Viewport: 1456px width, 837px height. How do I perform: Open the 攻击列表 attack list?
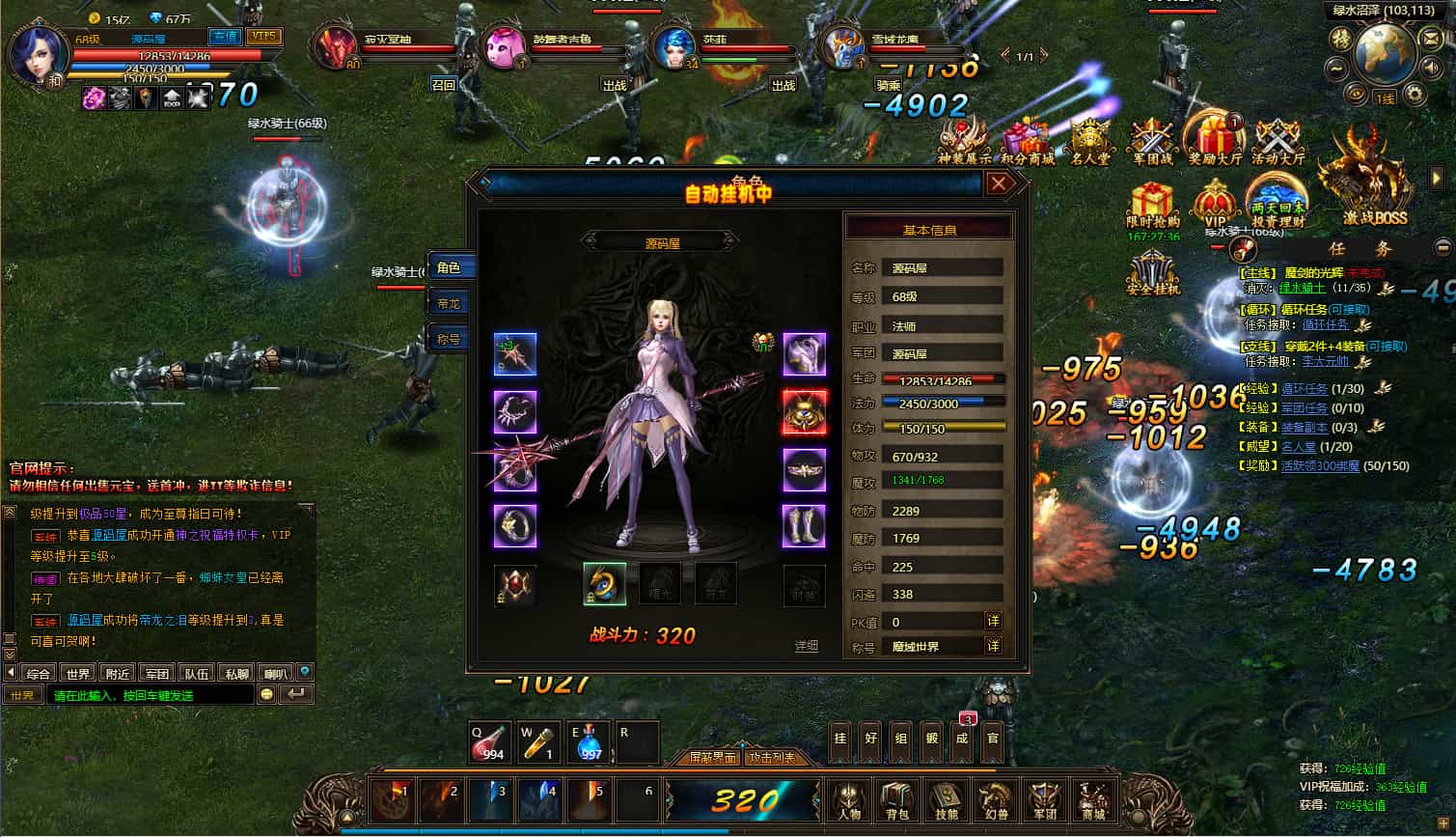click(772, 758)
